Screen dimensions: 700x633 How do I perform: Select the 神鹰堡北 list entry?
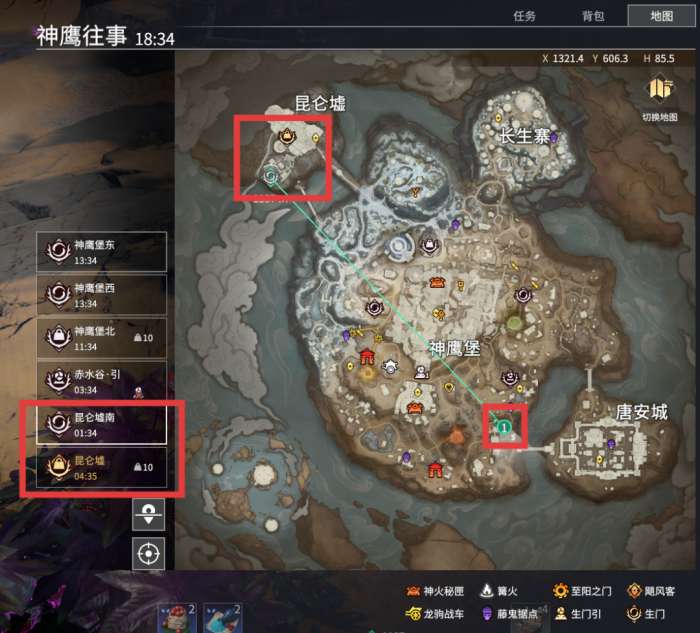point(102,337)
